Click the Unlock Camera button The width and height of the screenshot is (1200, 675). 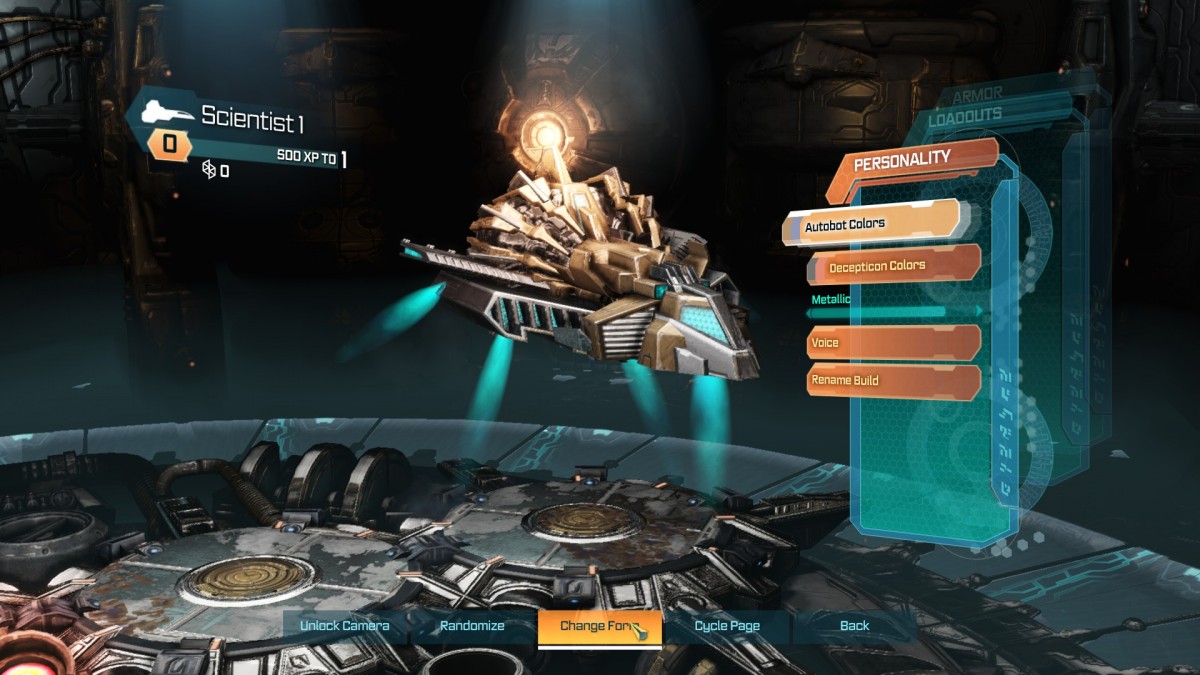(x=344, y=626)
